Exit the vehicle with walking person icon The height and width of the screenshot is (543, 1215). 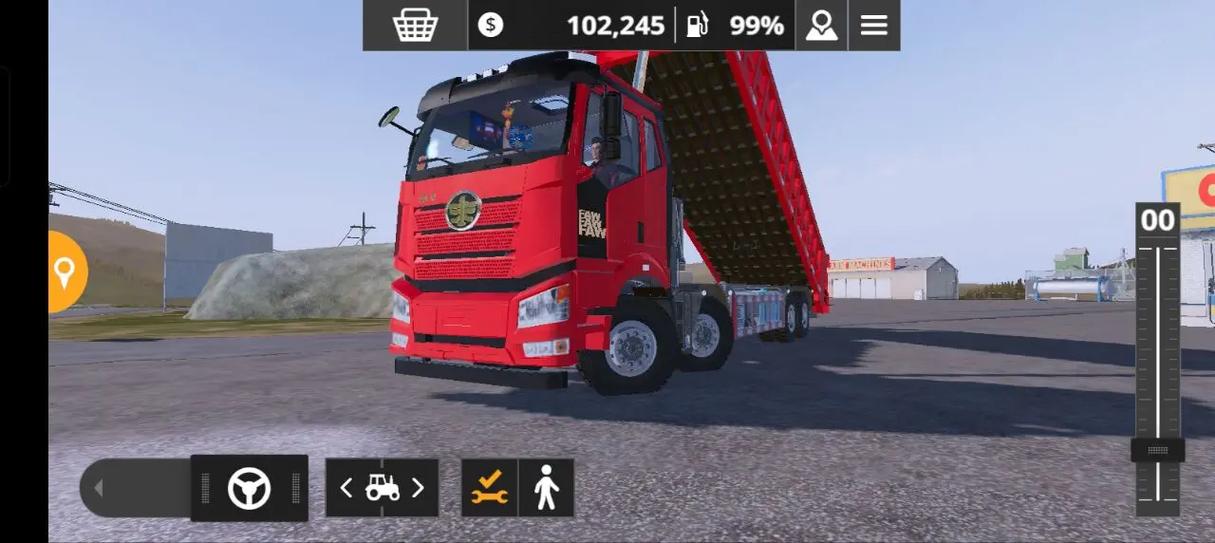click(546, 488)
